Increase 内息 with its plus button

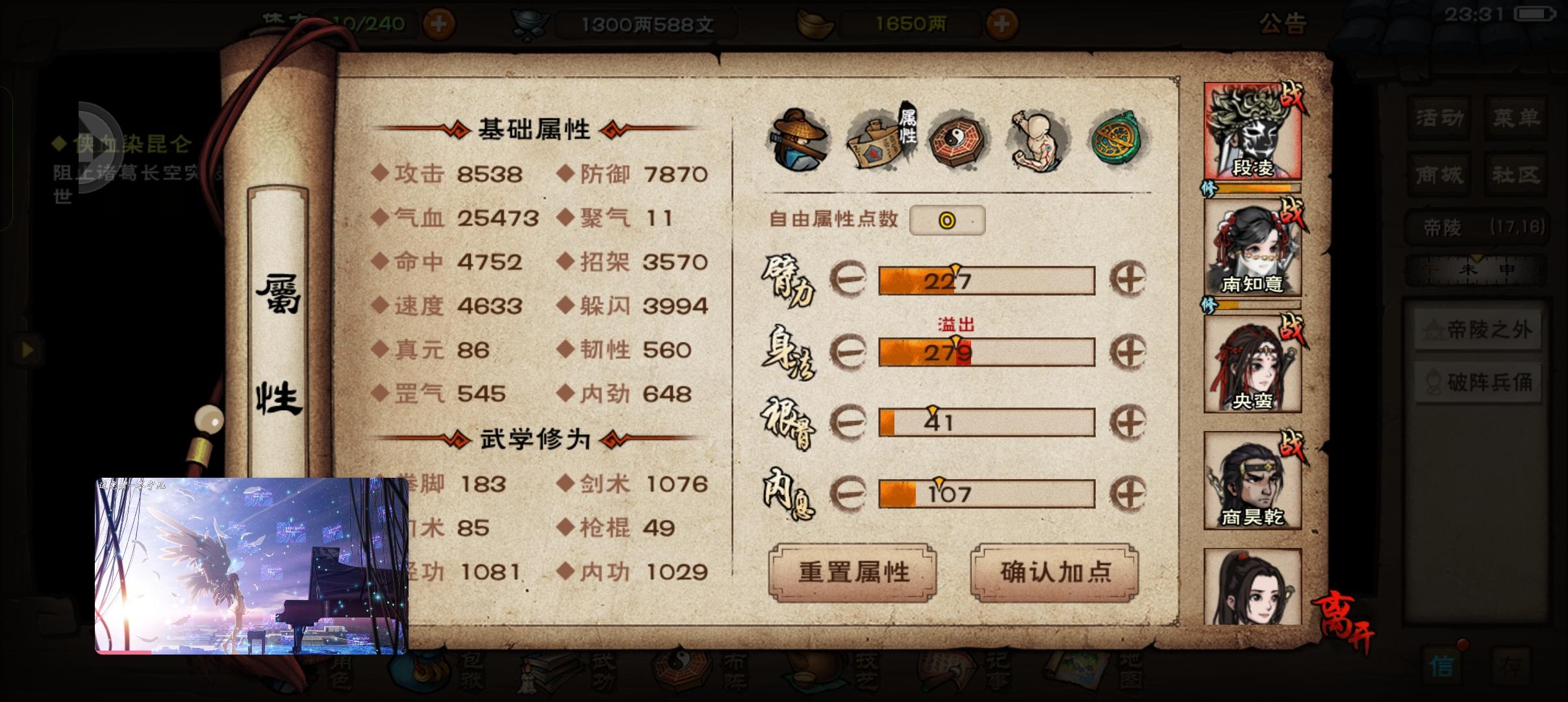point(1133,492)
